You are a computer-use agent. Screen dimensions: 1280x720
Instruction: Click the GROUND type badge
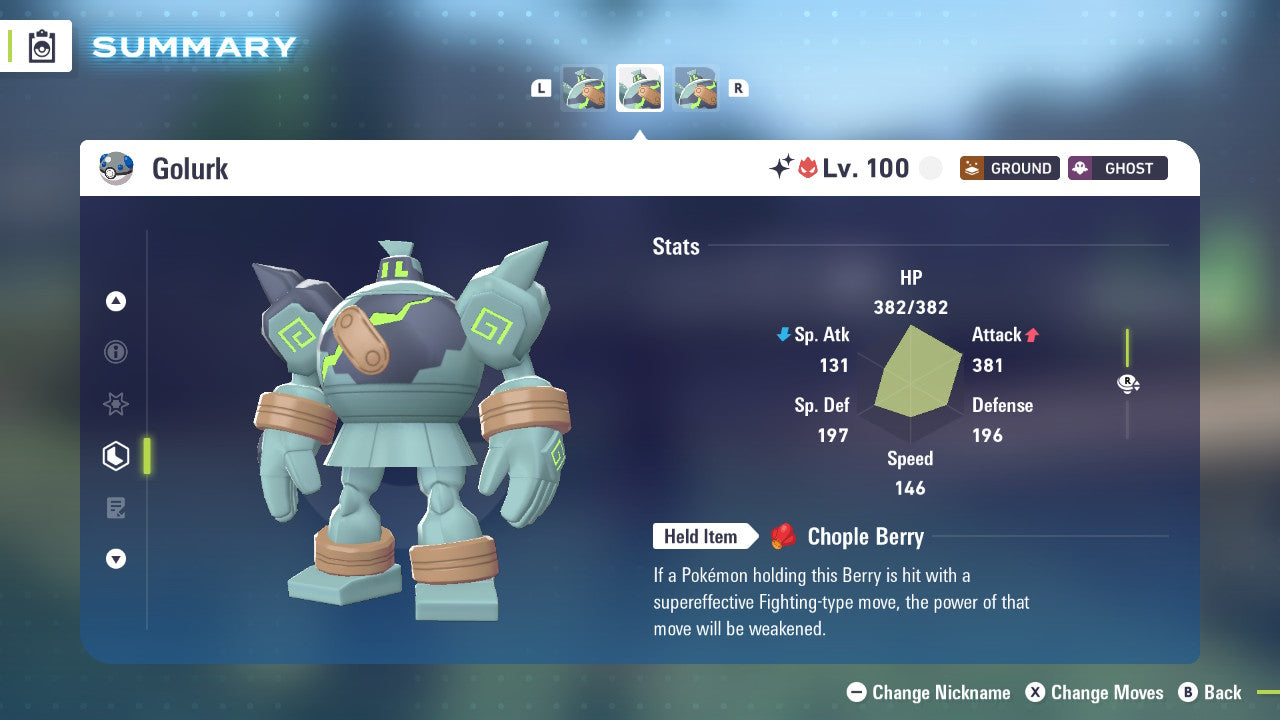pyautogui.click(x=1009, y=168)
